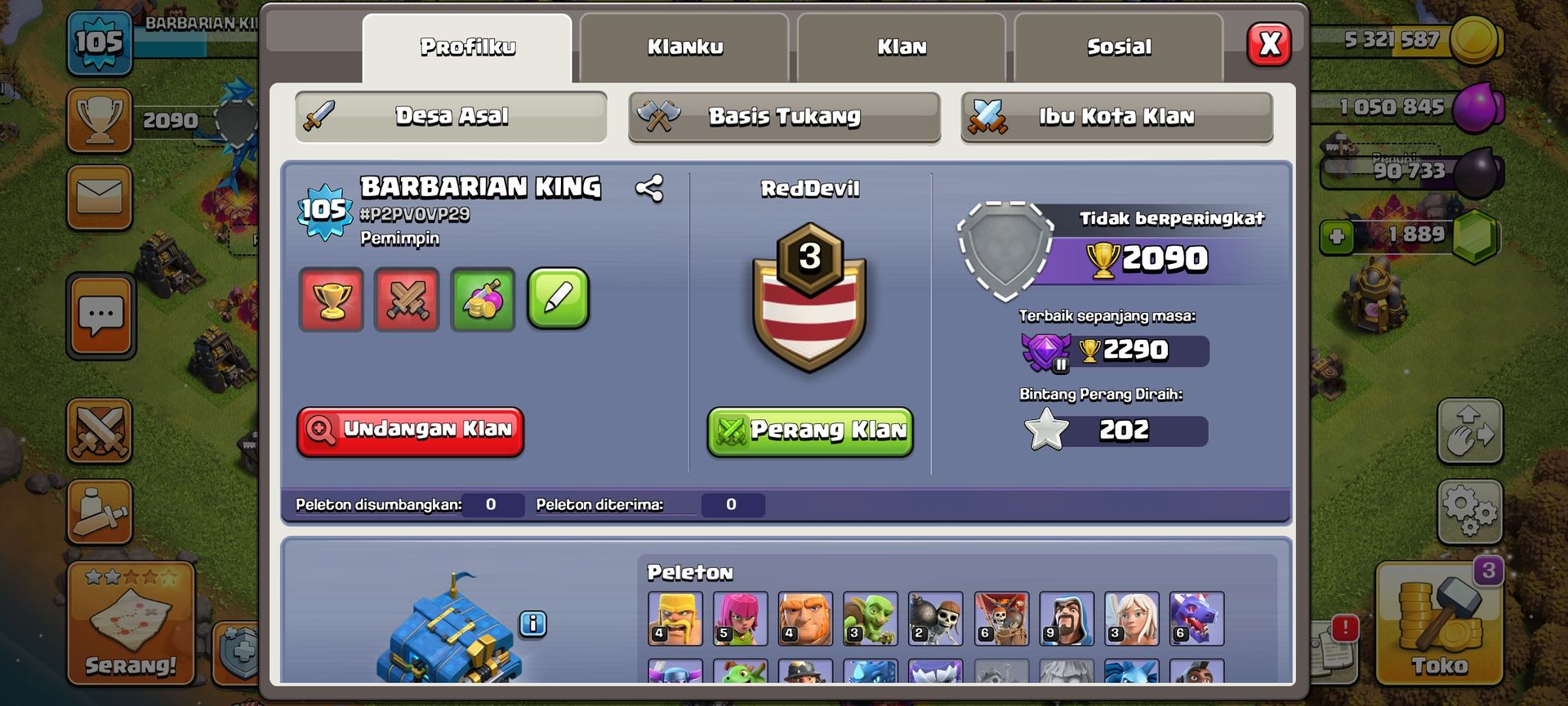1568x706 pixels.
Task: Select the green pencil edit name icon
Action: pyautogui.click(x=559, y=301)
